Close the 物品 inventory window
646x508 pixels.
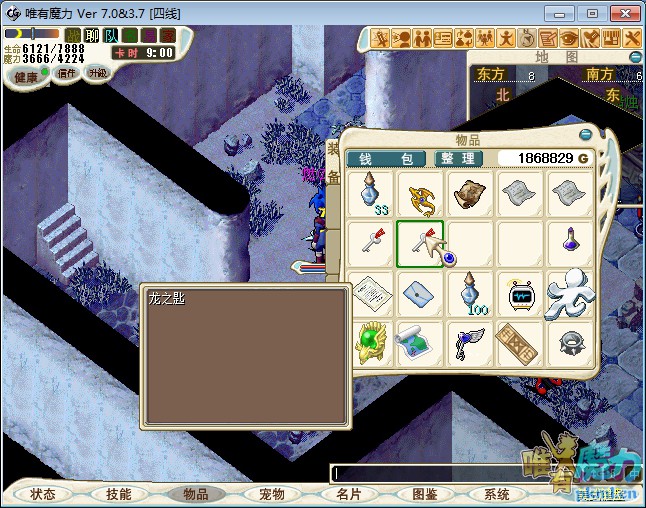pyautogui.click(x=586, y=134)
